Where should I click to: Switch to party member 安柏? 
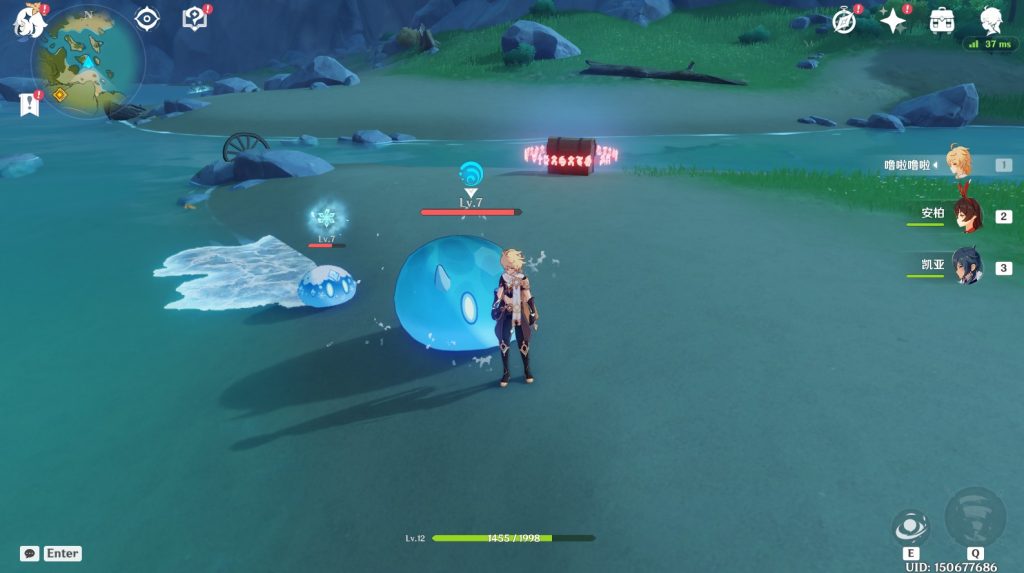tap(966, 216)
